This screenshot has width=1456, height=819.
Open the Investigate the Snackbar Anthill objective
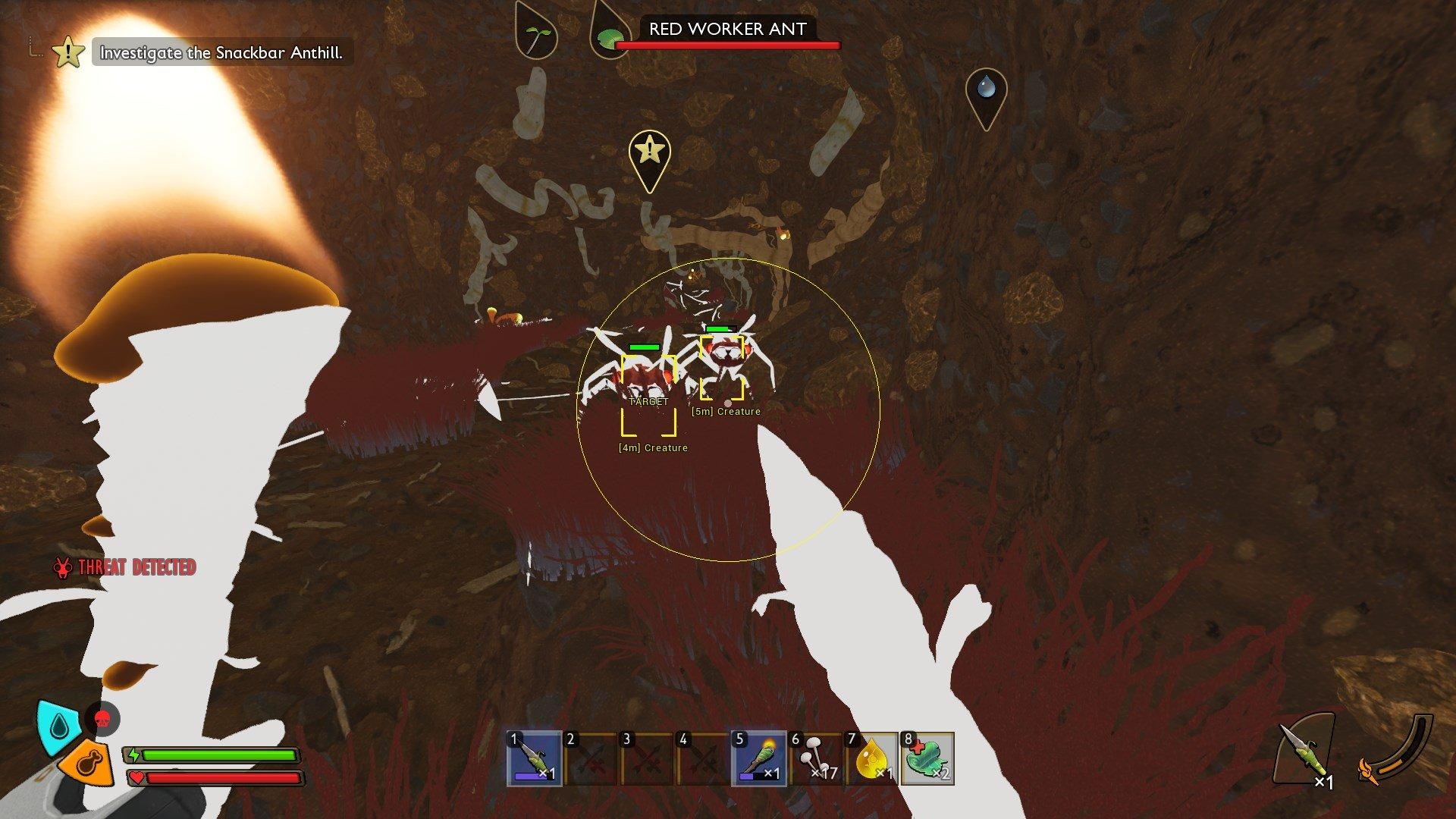pos(221,52)
